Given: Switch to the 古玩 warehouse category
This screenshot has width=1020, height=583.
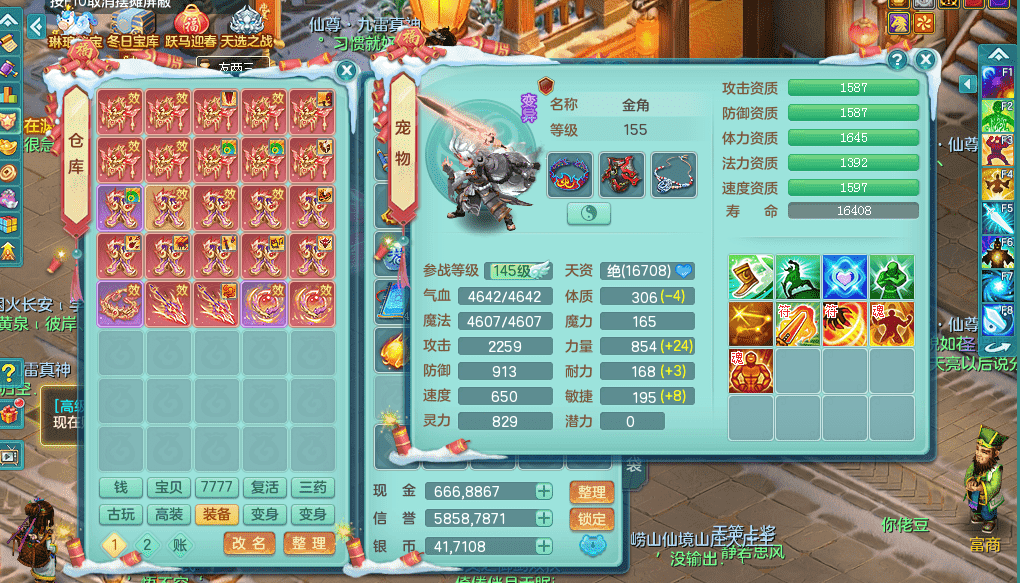Looking at the screenshot, I should (x=120, y=514).
